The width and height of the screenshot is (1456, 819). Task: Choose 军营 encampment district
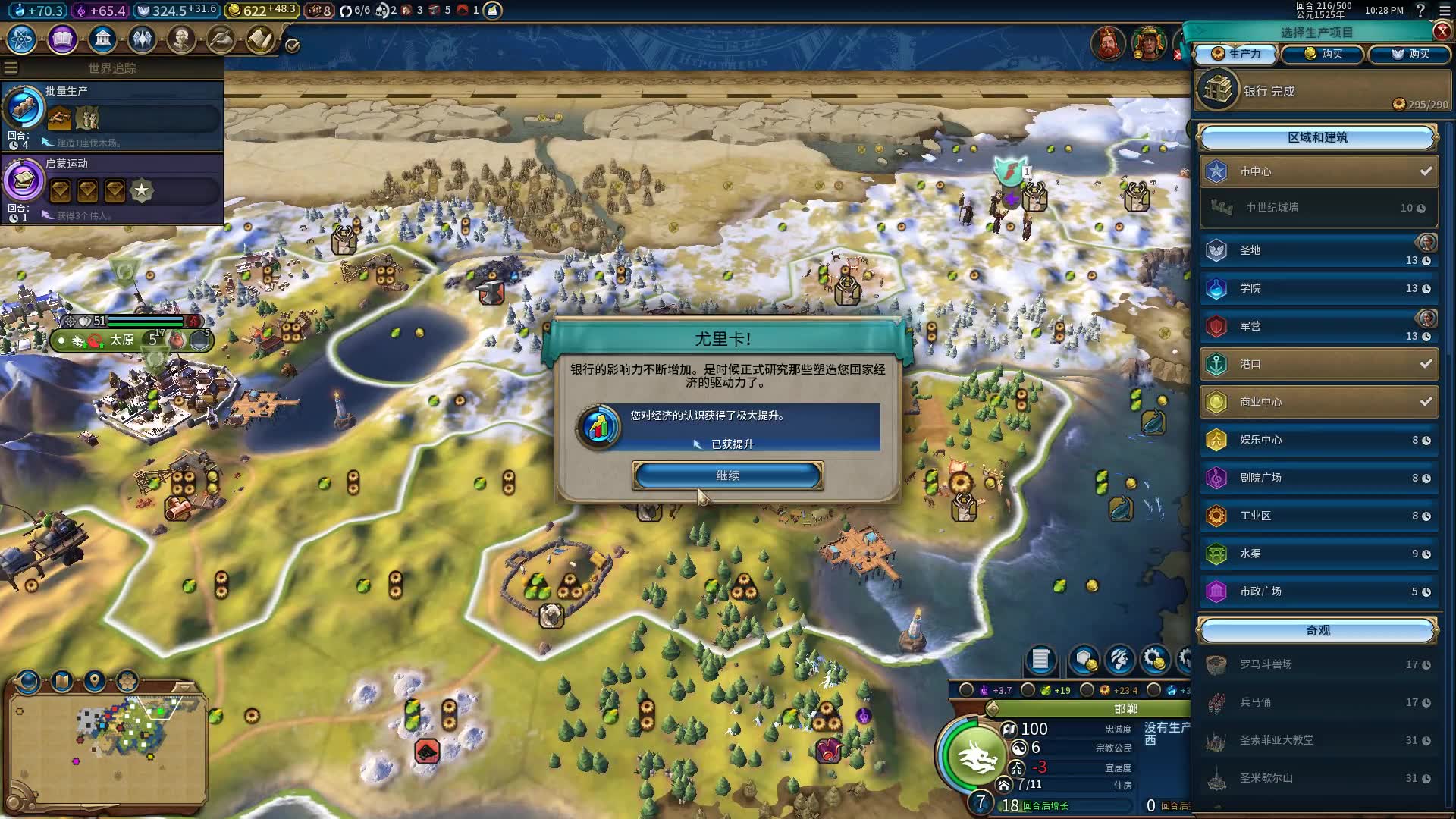(1319, 326)
